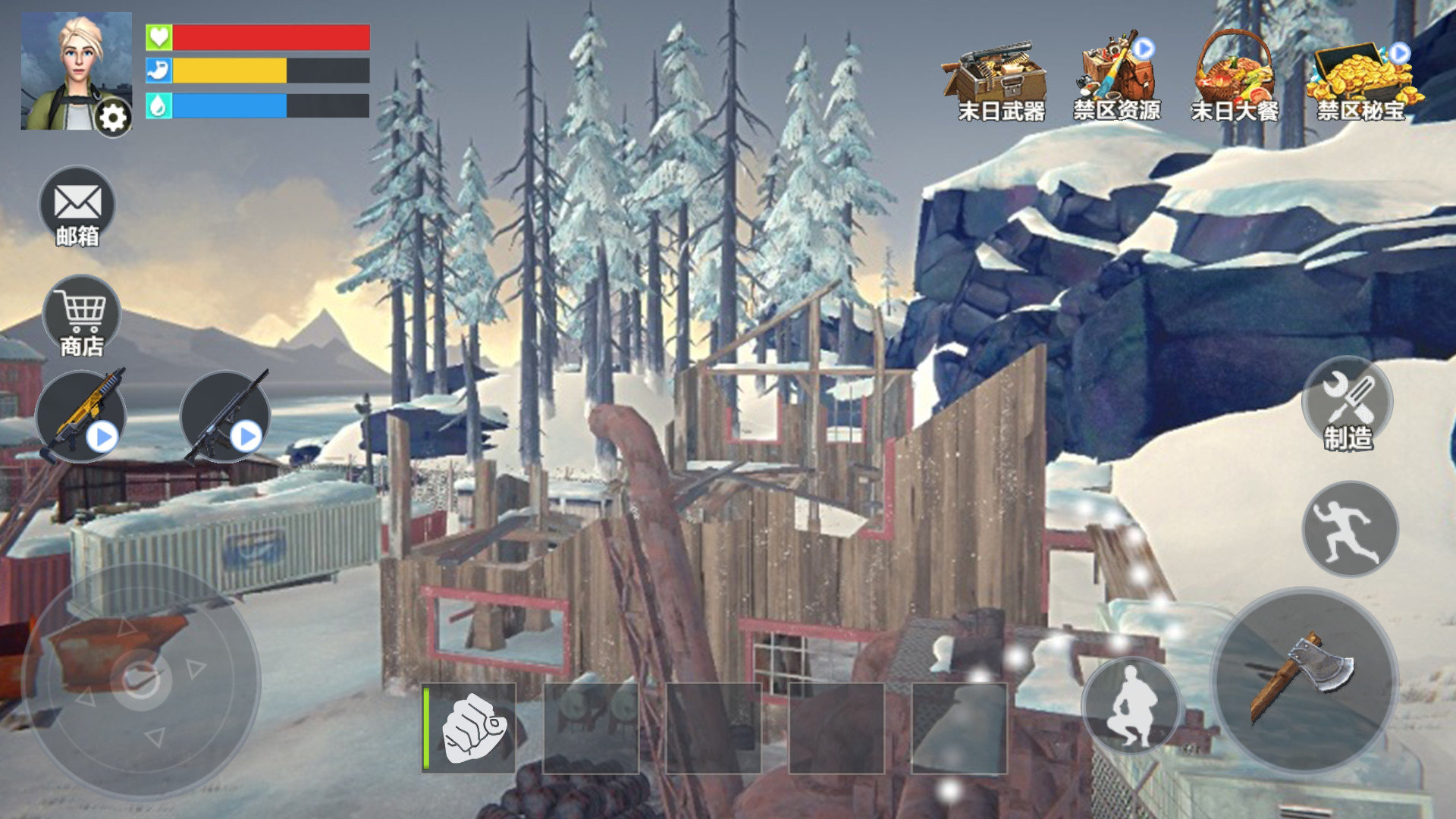The image size is (1456, 819).
Task: Toggle to the yellow rifle quick slot
Action: 83,413
